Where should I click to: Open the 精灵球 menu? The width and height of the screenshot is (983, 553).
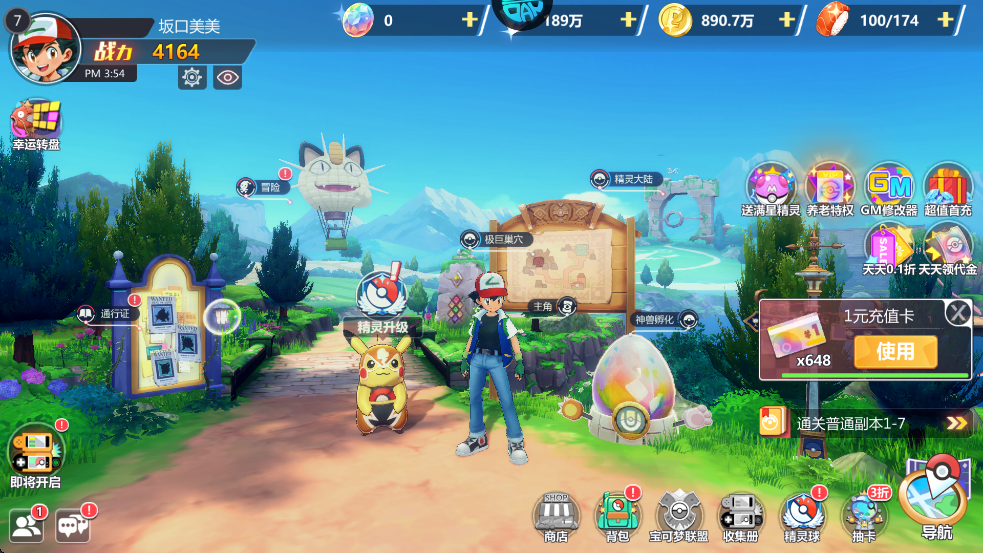pyautogui.click(x=802, y=514)
